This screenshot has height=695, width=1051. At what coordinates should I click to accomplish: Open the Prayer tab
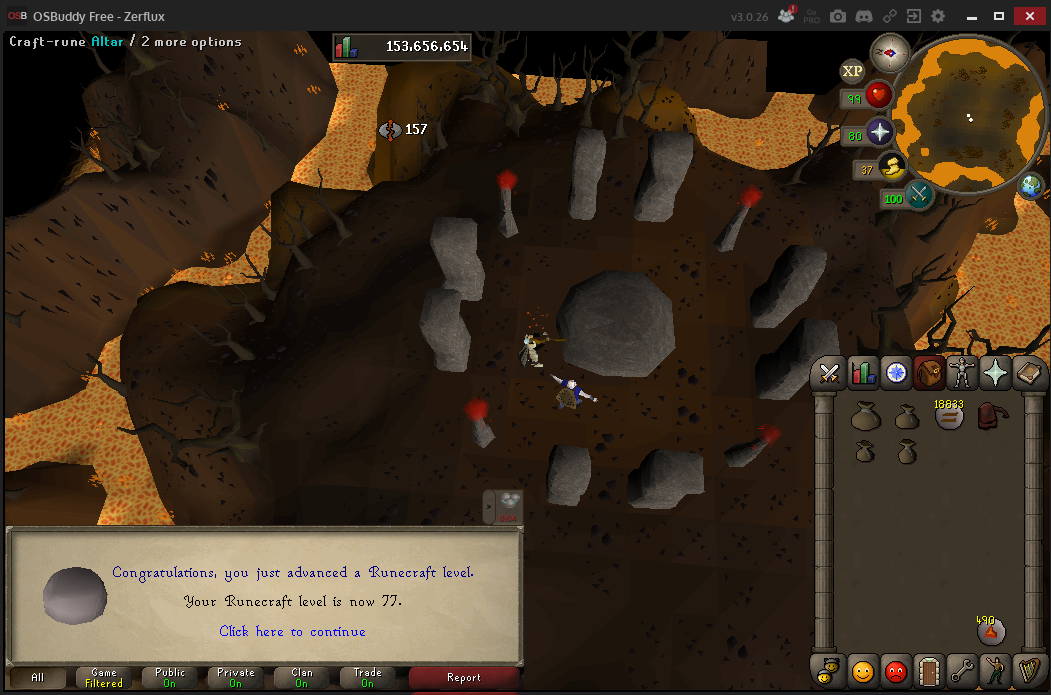(x=995, y=374)
